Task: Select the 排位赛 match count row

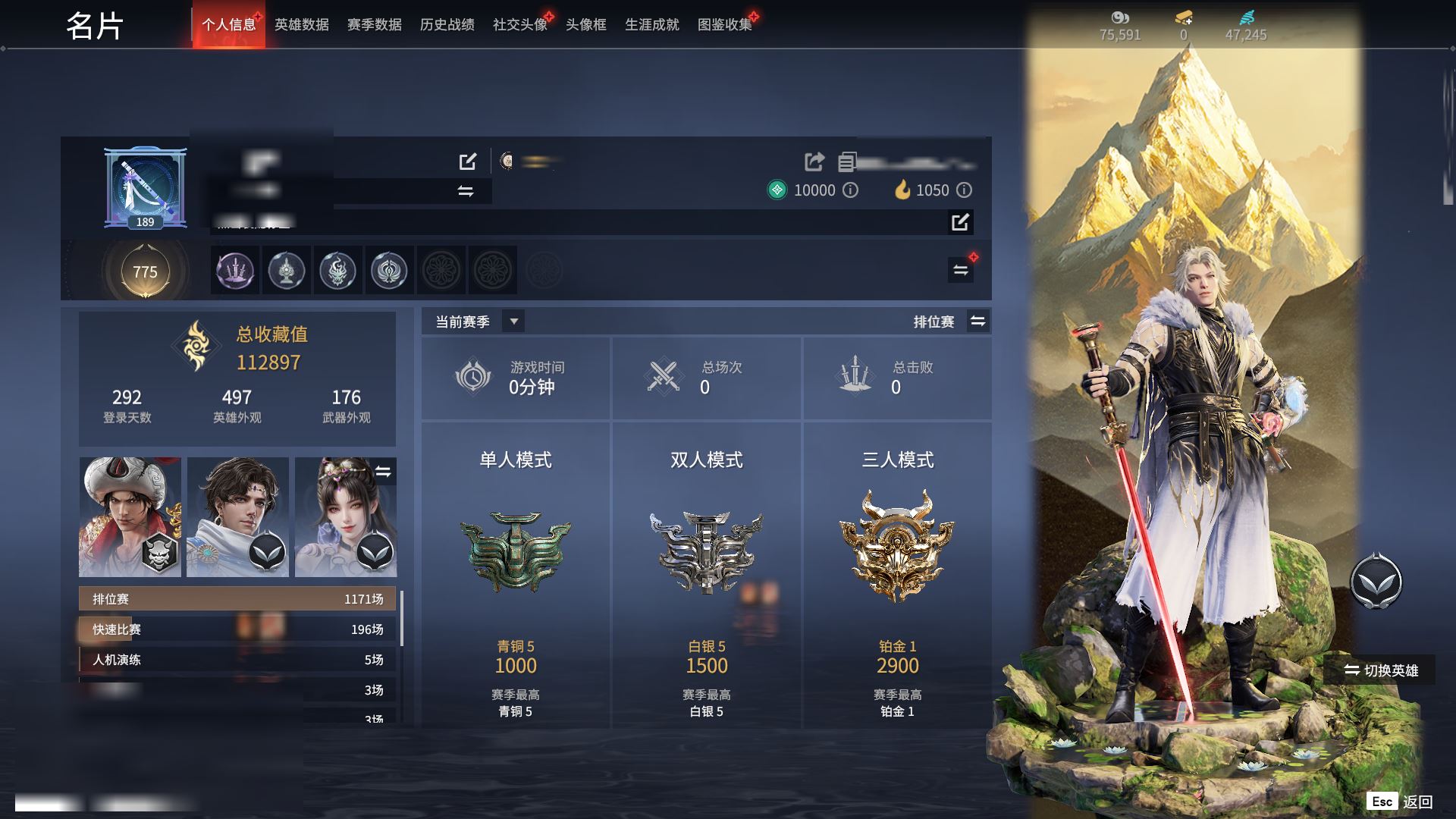Action: point(237,599)
